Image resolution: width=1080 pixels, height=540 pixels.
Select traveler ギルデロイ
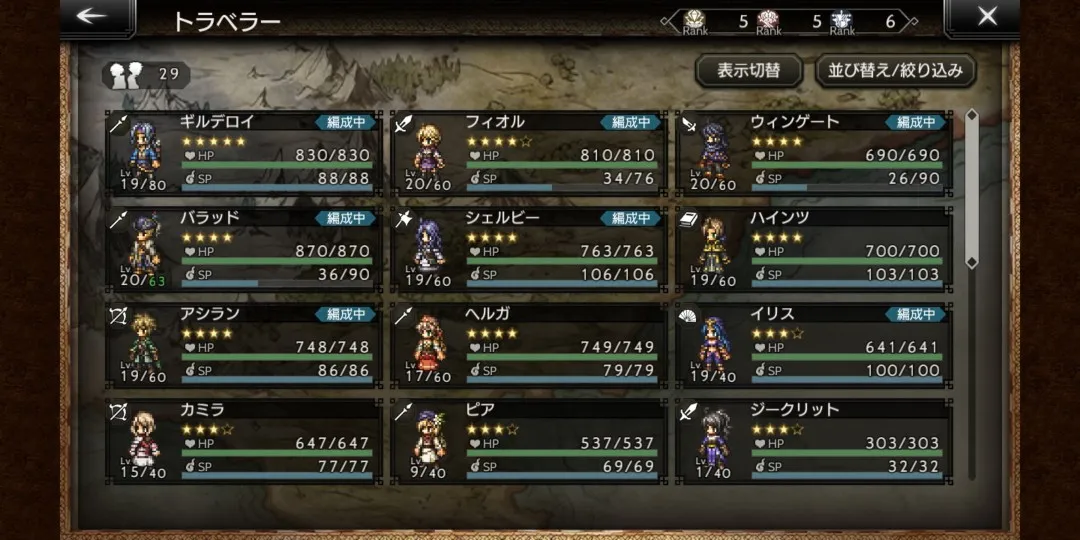click(x=244, y=153)
